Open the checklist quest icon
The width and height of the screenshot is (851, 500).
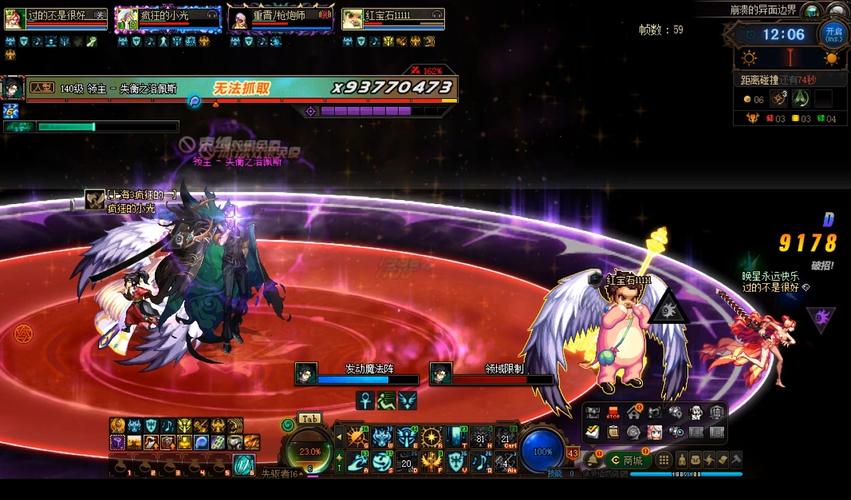[592, 432]
